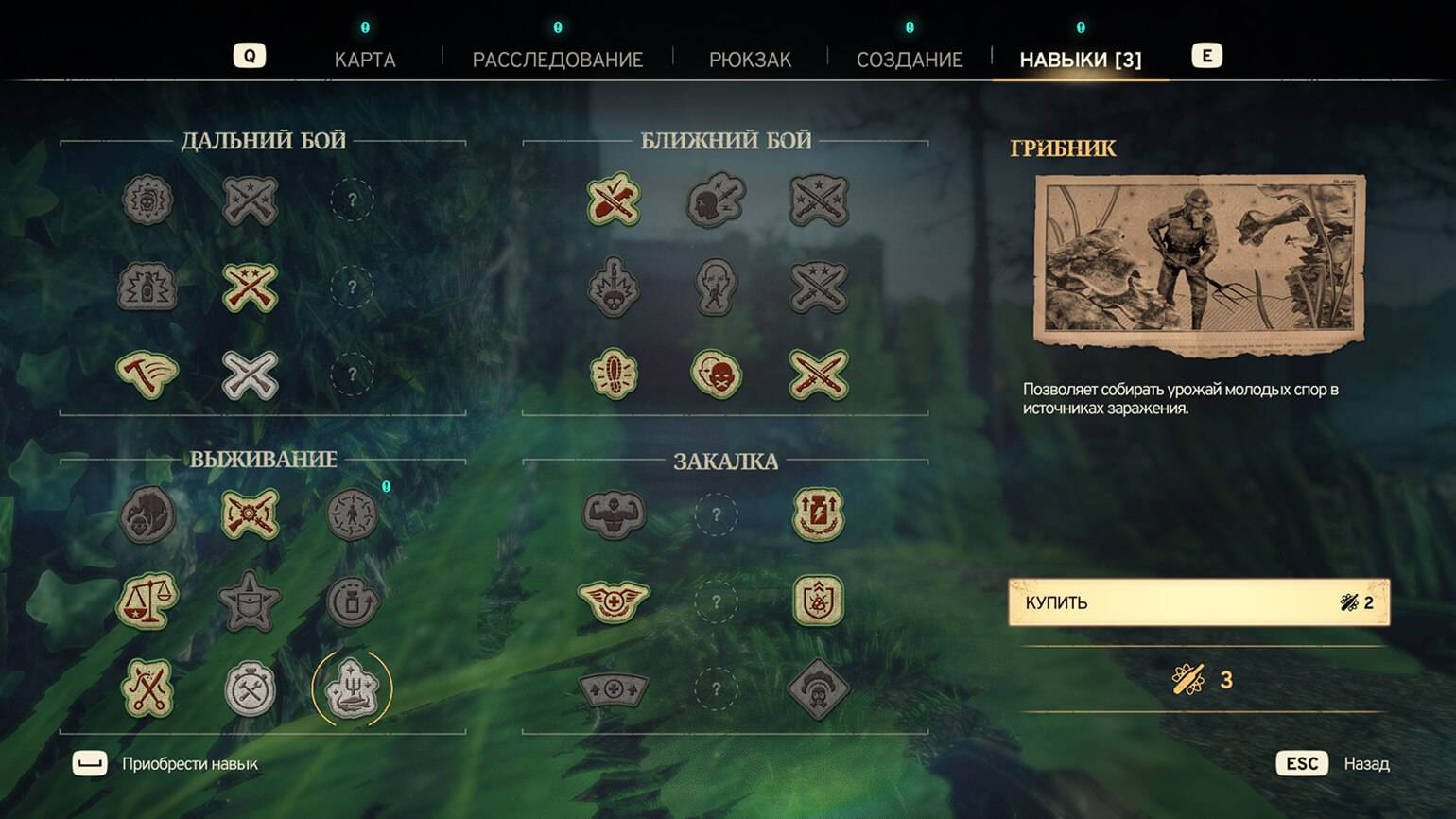Select the sheriff star survival skill
Screen dimensions: 1456x819
(x=250, y=601)
